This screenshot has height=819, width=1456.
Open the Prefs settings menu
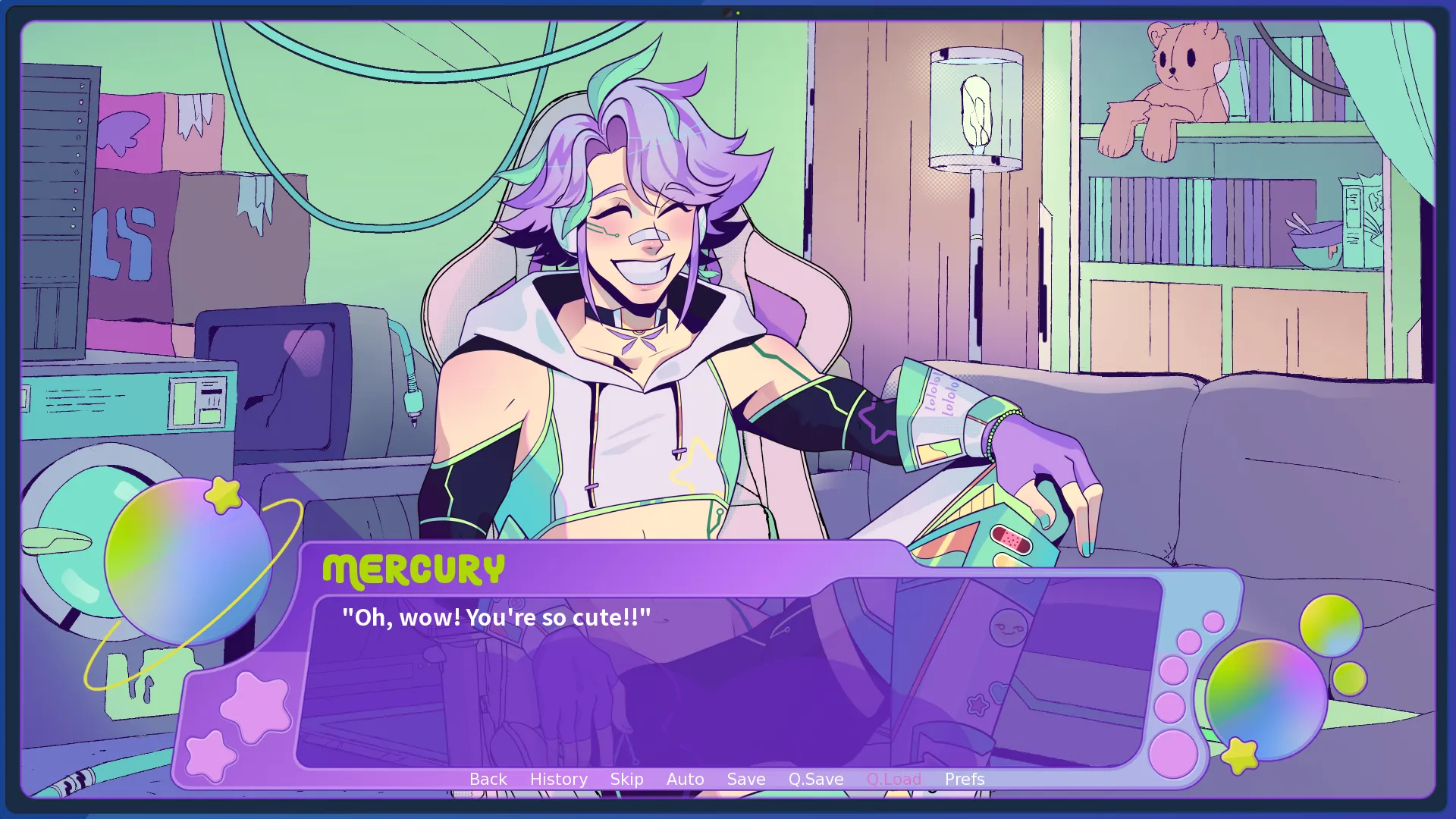pos(964,779)
